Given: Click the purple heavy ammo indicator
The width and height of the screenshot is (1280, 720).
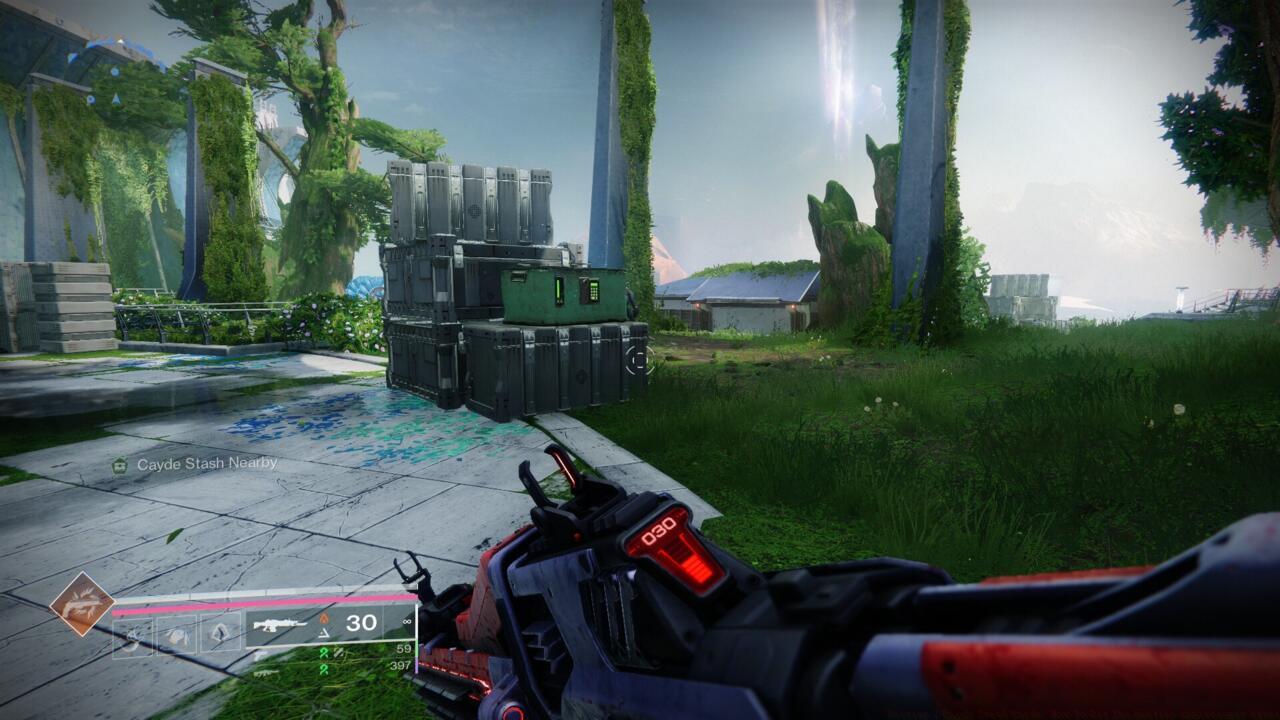Looking at the screenshot, I should (x=416, y=668).
